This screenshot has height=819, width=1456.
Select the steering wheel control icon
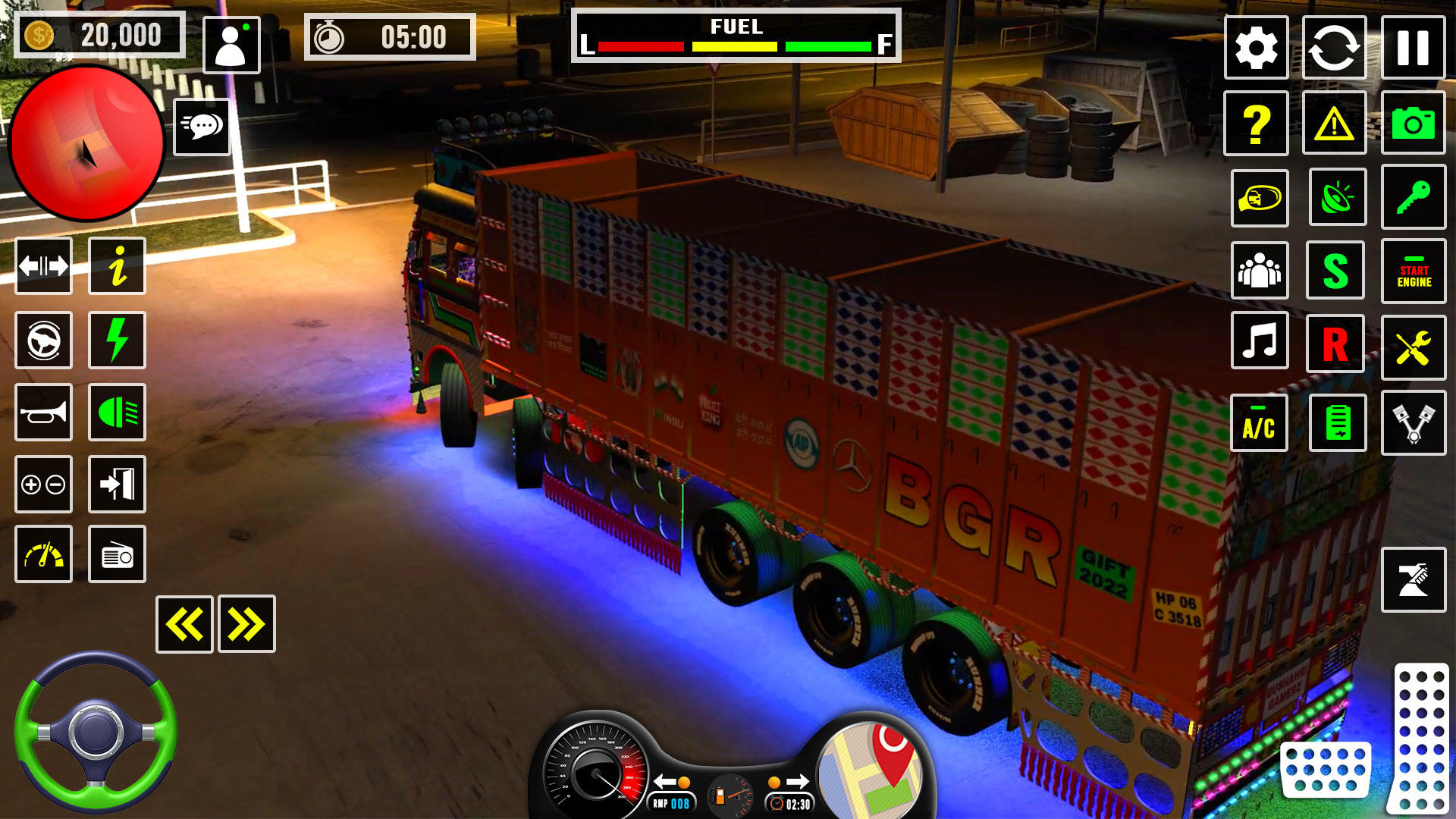click(43, 341)
